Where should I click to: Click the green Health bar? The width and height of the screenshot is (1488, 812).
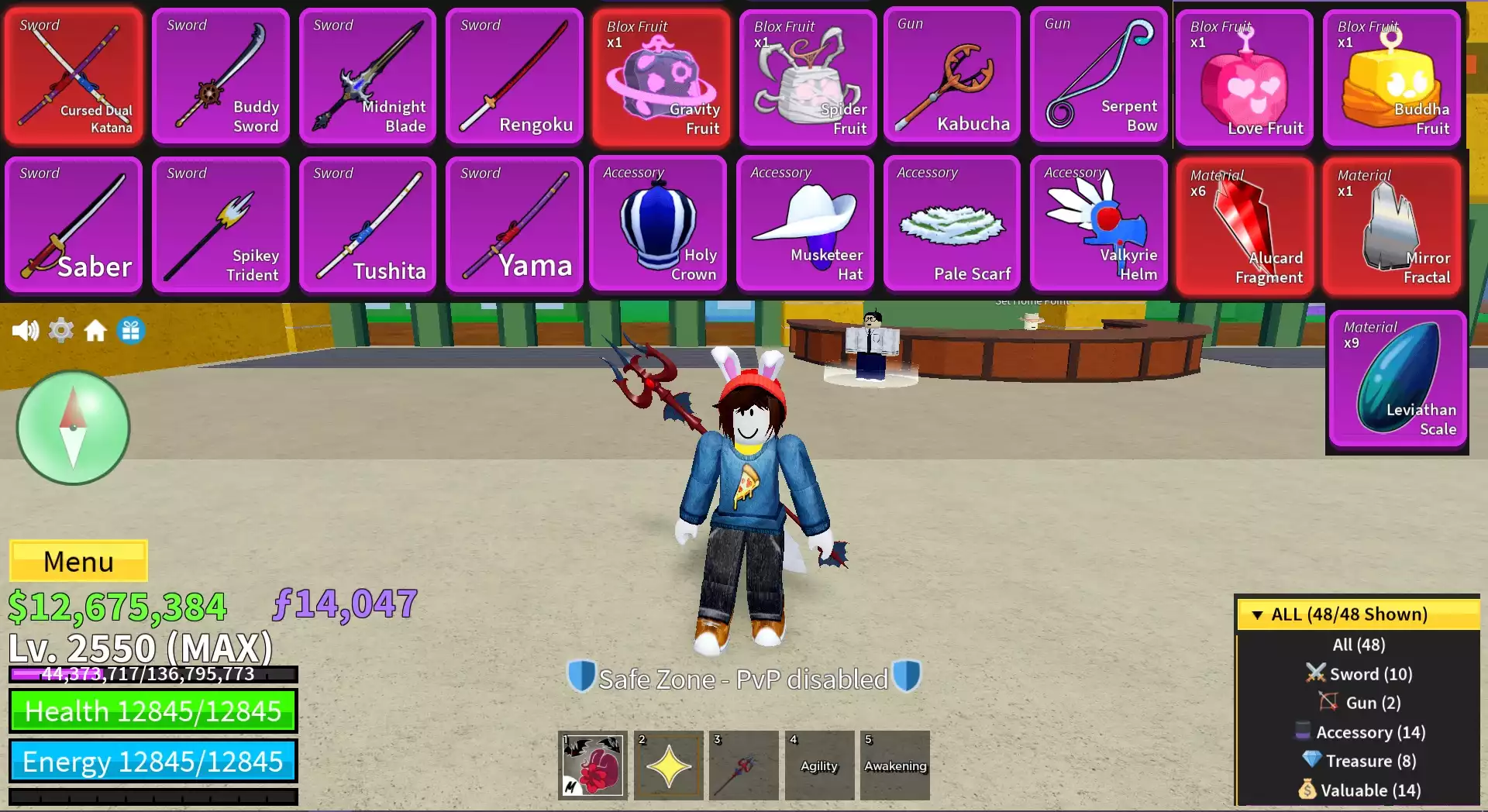point(152,710)
